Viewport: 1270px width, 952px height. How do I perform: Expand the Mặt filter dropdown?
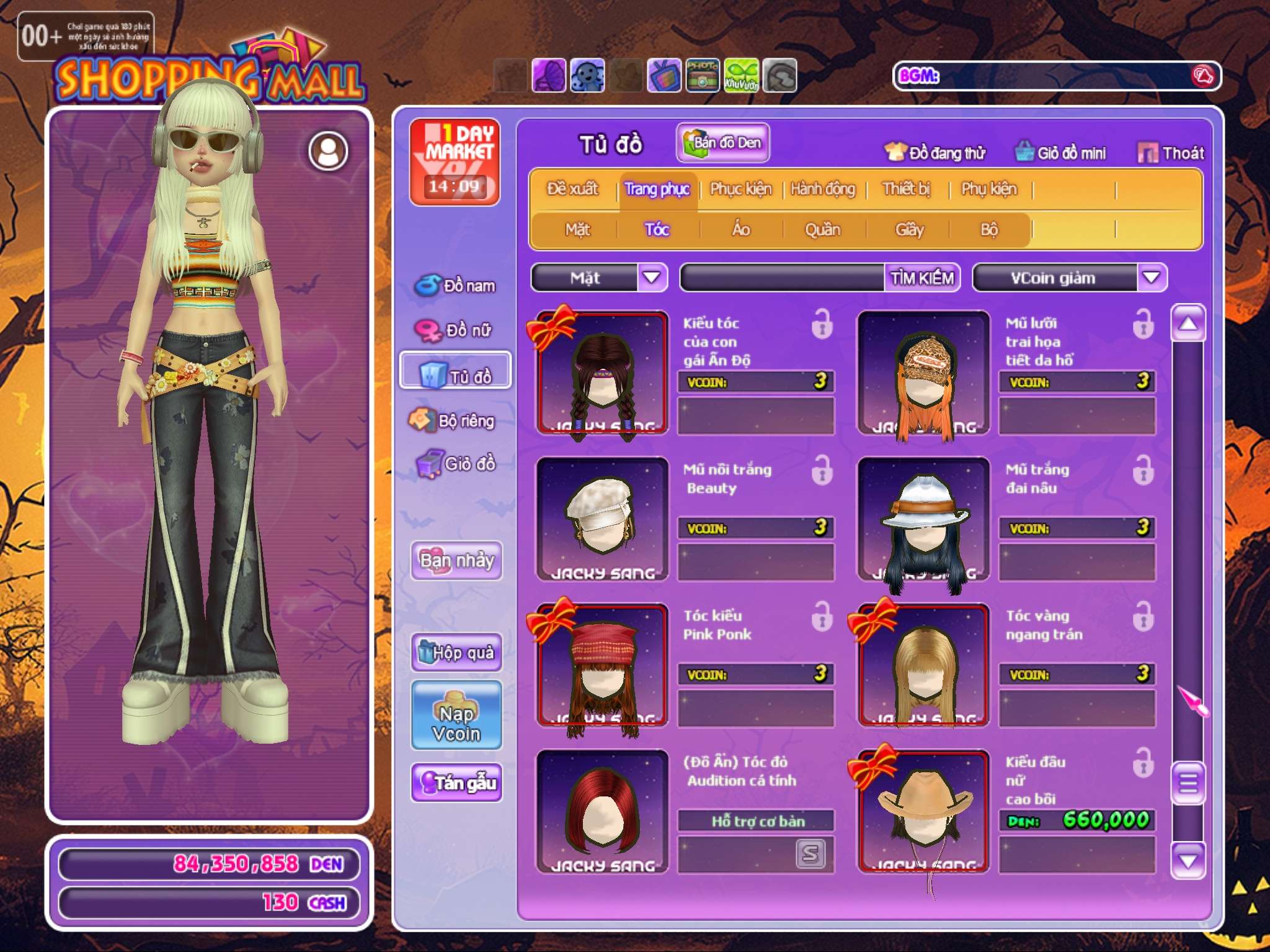[652, 278]
